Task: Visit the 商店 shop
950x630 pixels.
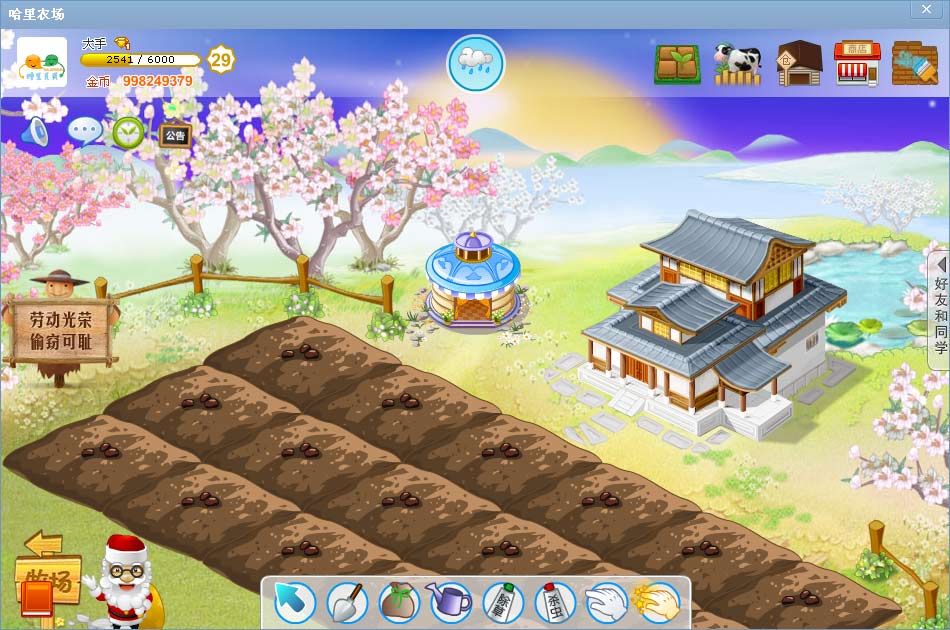Action: click(x=856, y=64)
